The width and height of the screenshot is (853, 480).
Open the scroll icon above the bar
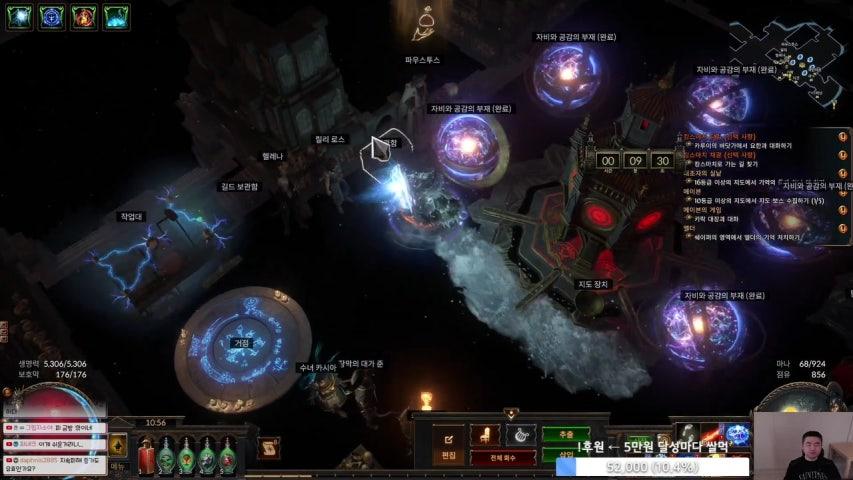(268, 449)
